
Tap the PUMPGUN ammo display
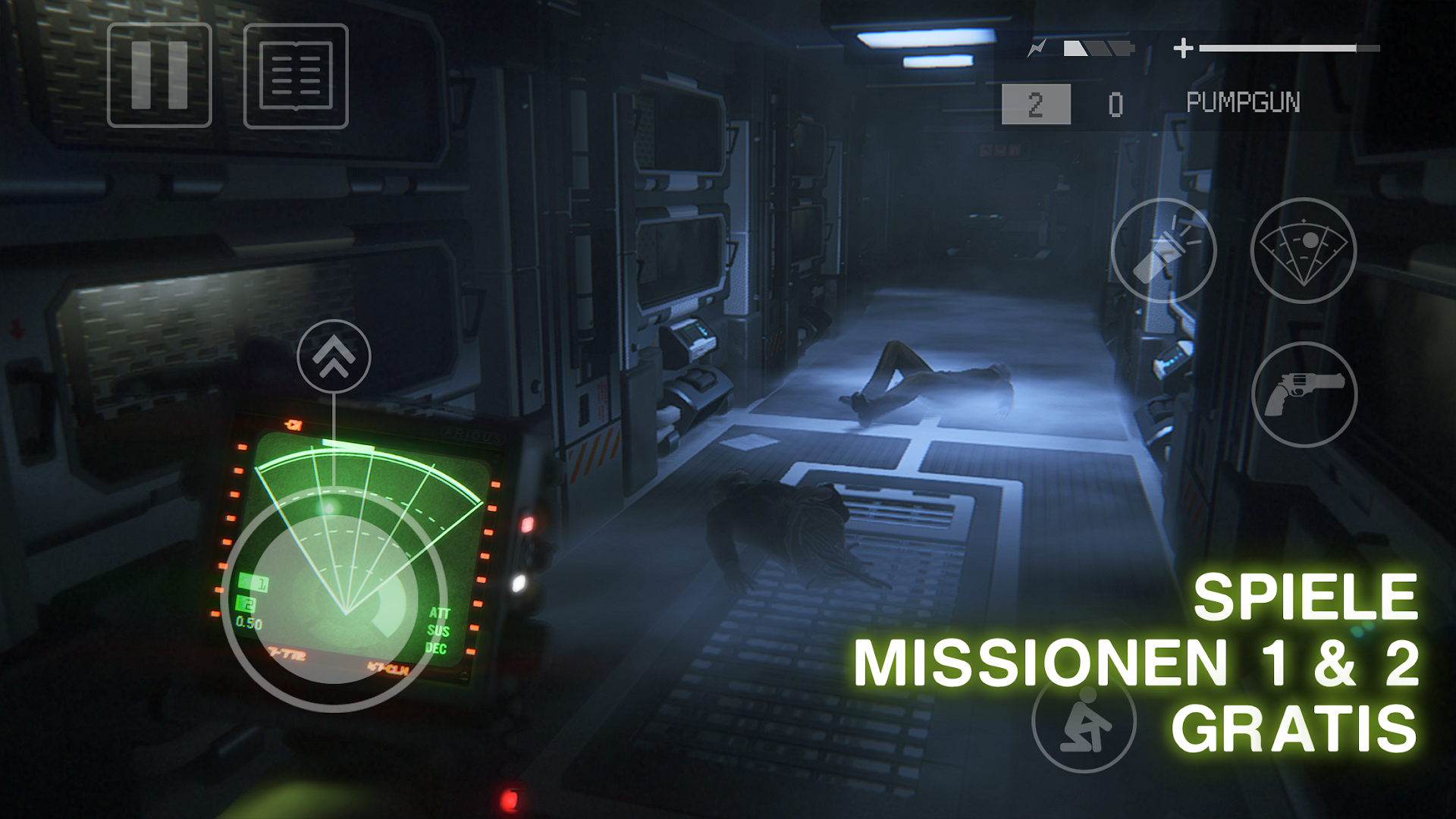(1244, 101)
